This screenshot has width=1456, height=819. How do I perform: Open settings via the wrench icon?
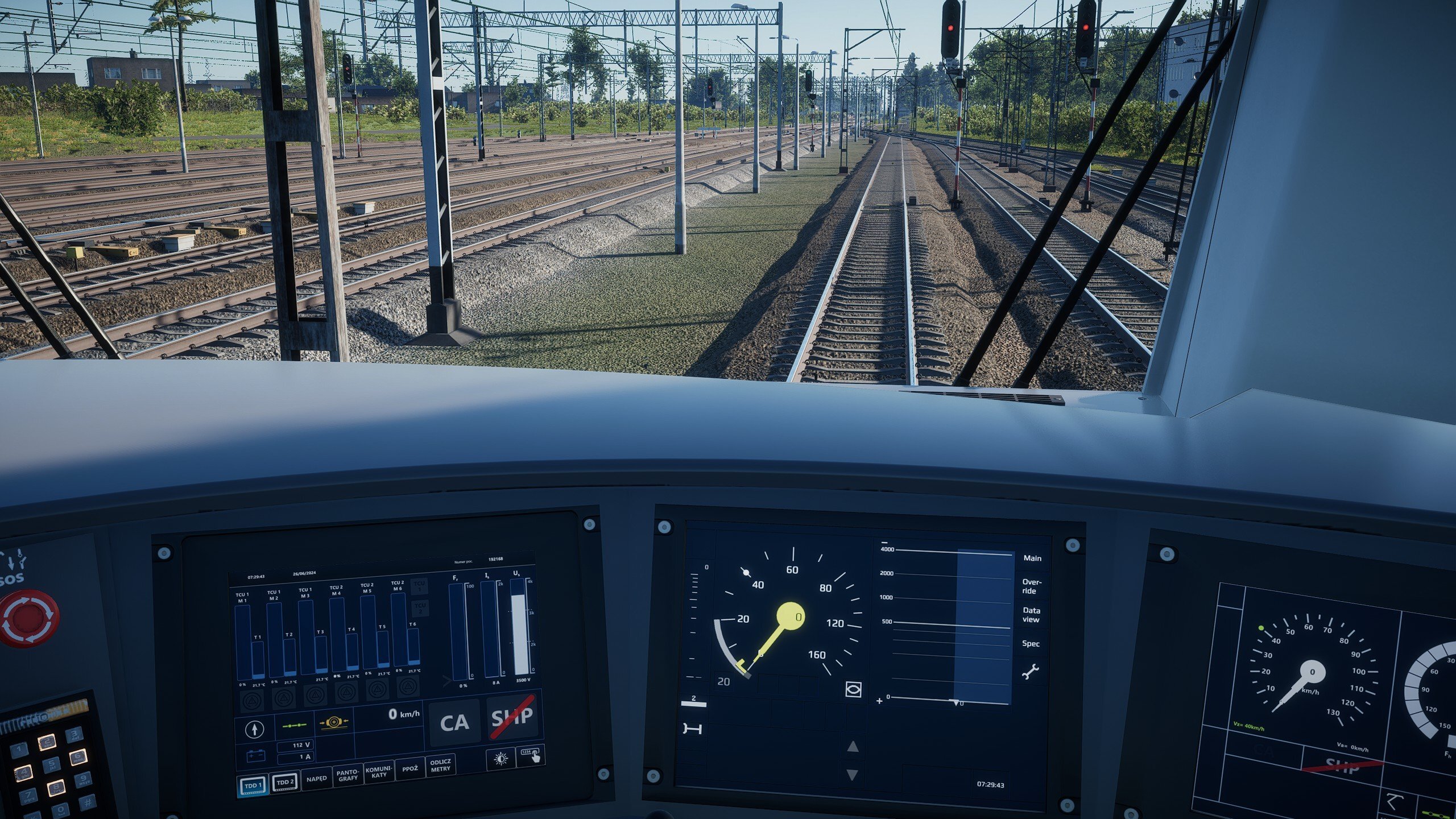[x=1030, y=672]
